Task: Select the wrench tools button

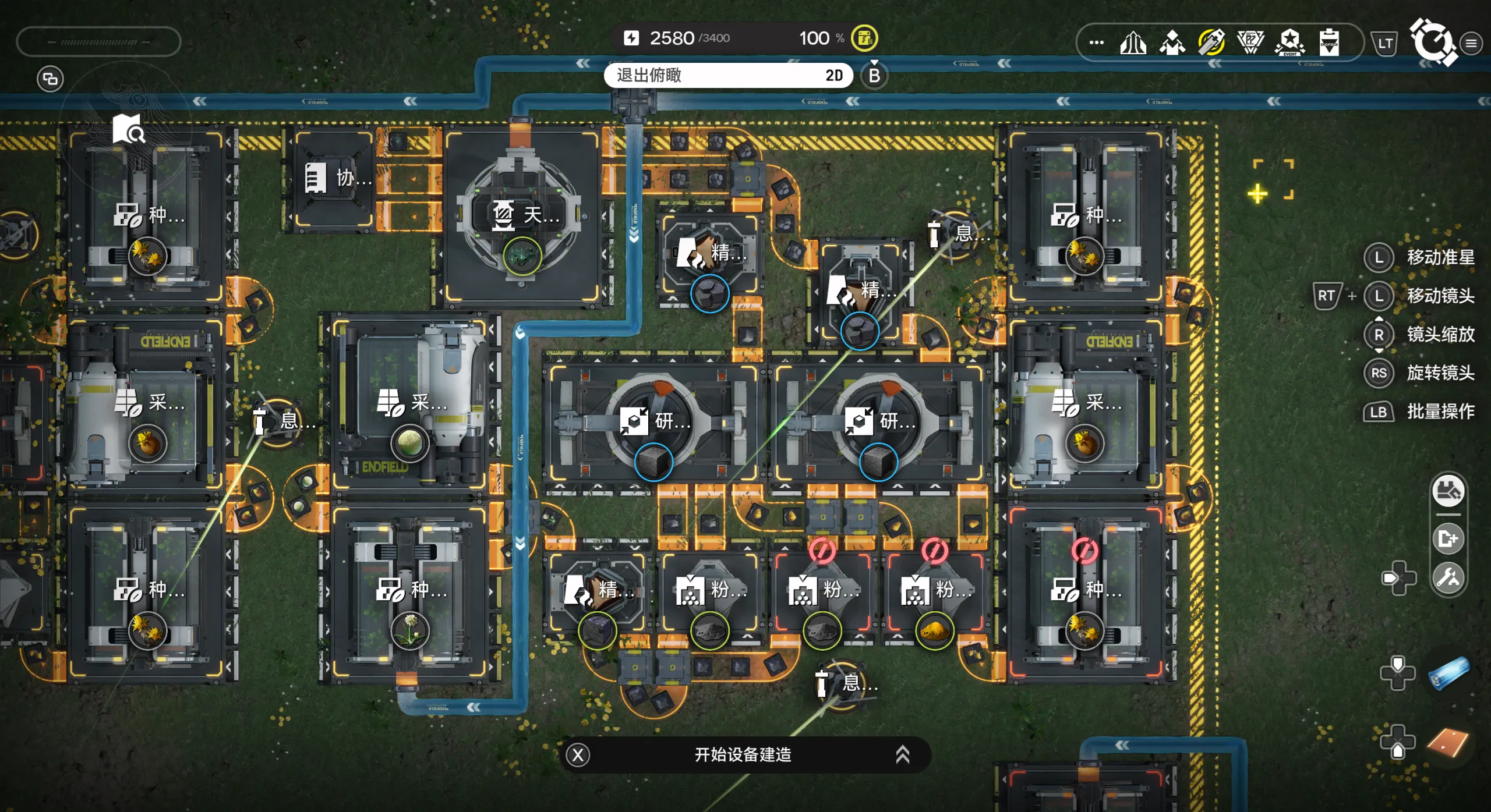Action: coord(1448,577)
